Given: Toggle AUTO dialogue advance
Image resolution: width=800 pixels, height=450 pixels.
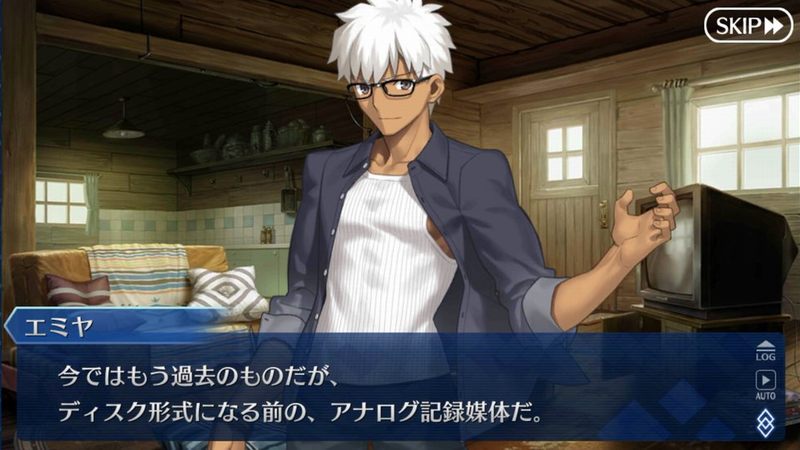Looking at the screenshot, I should (768, 383).
